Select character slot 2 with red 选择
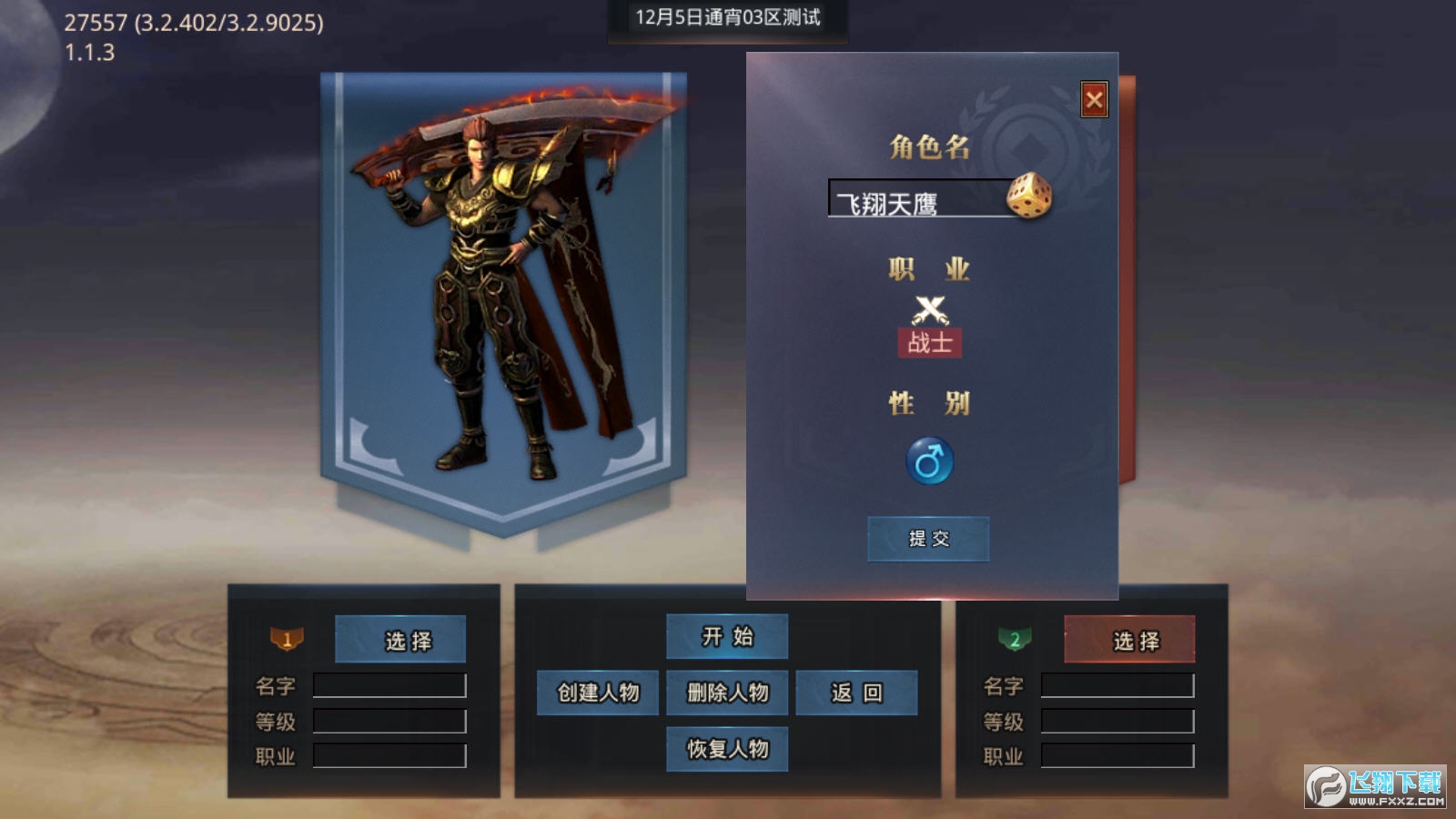 [1129, 640]
